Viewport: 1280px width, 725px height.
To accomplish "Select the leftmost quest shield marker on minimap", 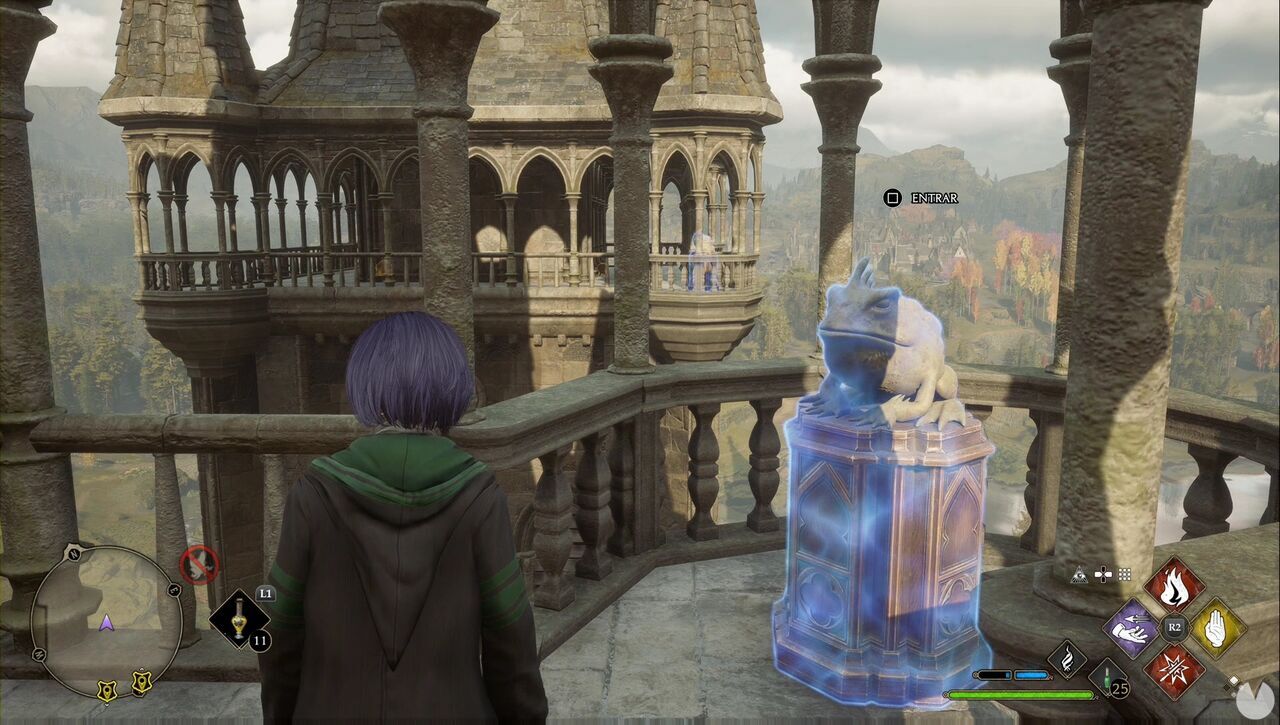I will point(108,688).
